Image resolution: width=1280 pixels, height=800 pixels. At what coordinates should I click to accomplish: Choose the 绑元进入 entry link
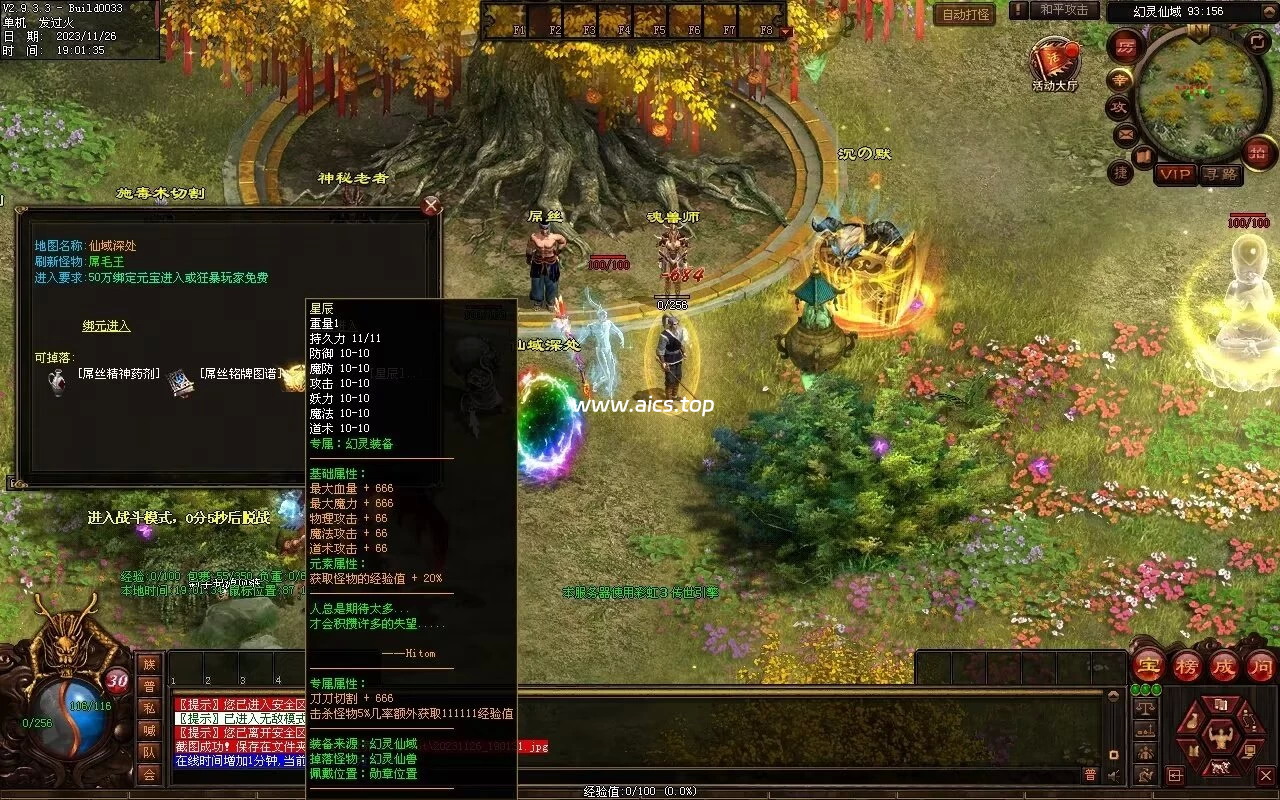[106, 326]
